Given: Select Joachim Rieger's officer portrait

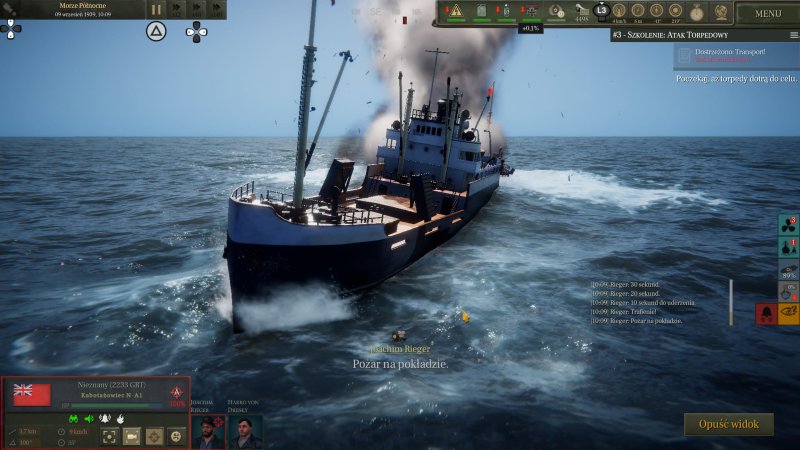Looking at the screenshot, I should click(207, 431).
